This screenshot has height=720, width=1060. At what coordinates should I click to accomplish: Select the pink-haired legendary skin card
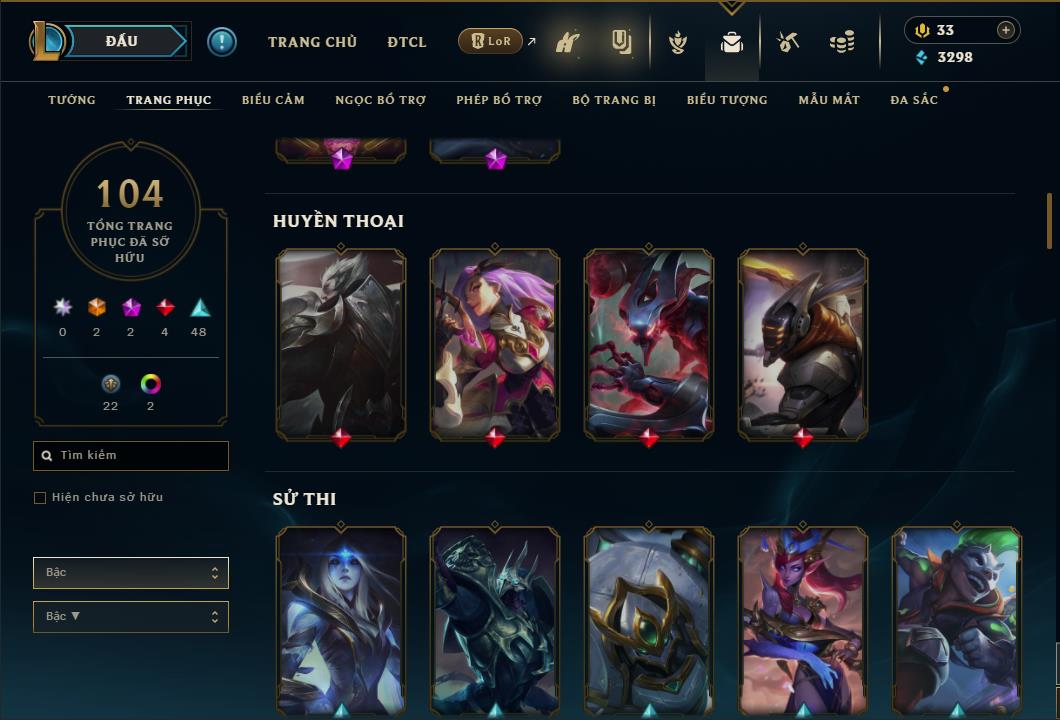coord(495,344)
